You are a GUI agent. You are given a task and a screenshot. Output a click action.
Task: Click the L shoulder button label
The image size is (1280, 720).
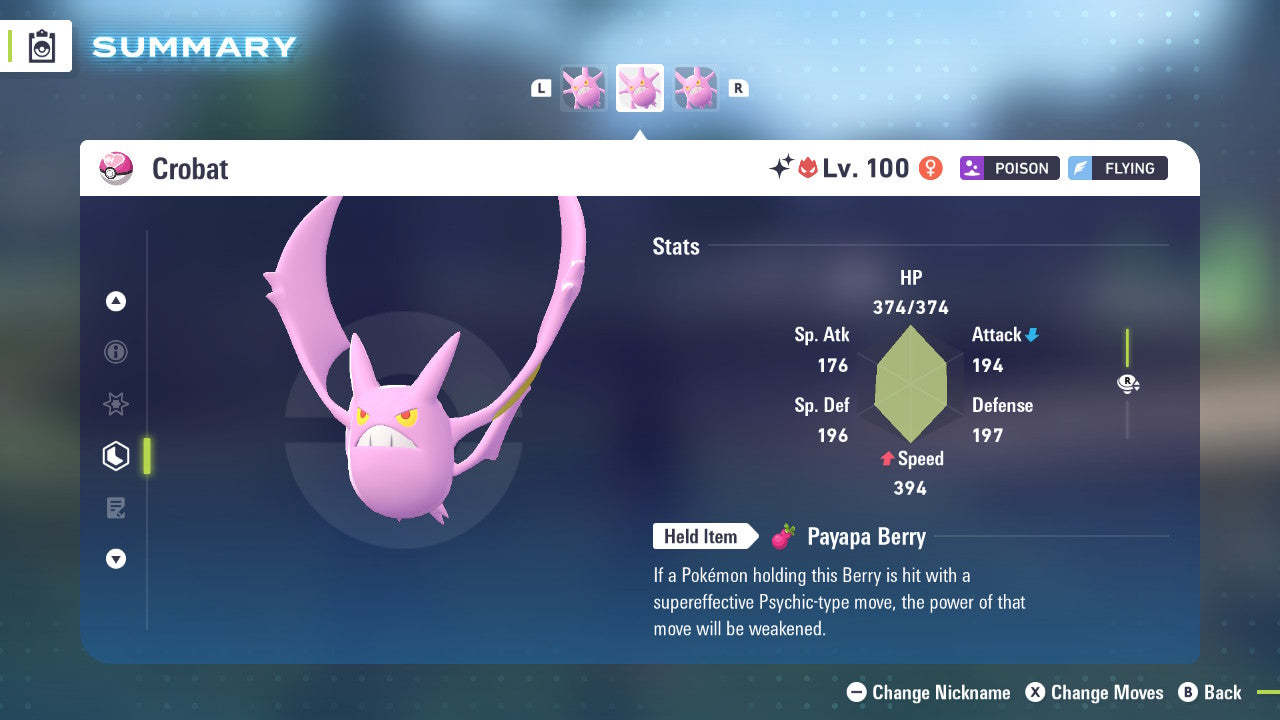tap(541, 87)
